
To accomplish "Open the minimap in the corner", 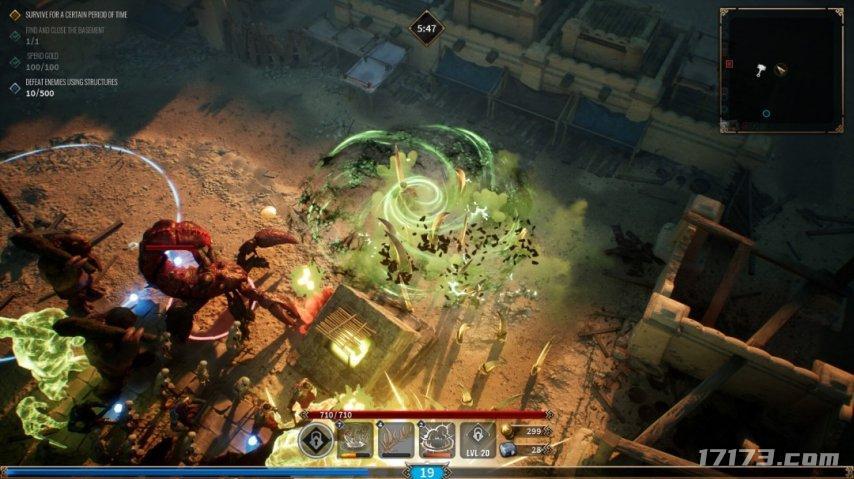I will [781, 70].
